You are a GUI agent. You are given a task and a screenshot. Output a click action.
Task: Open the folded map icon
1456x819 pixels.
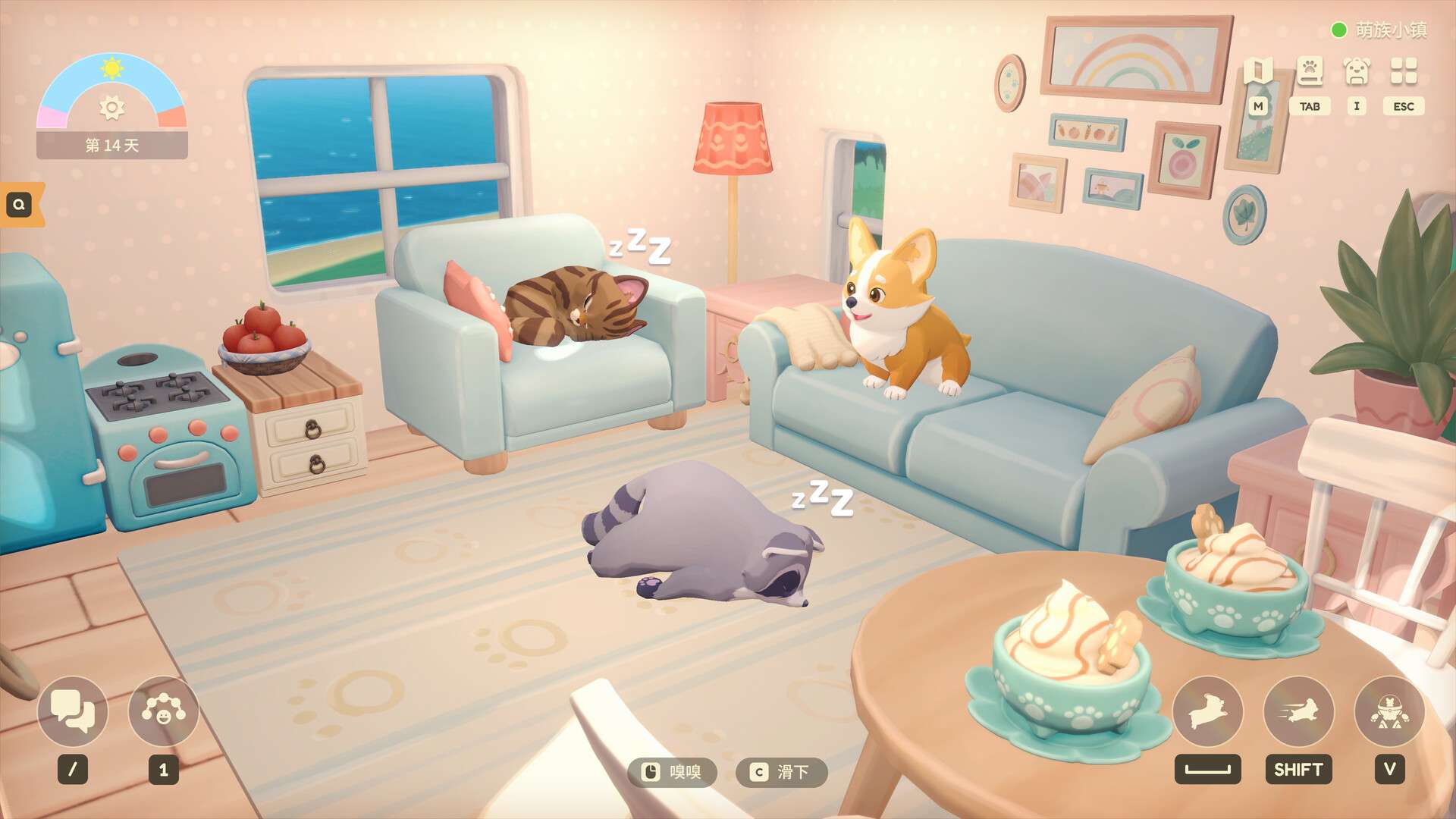click(x=1258, y=72)
